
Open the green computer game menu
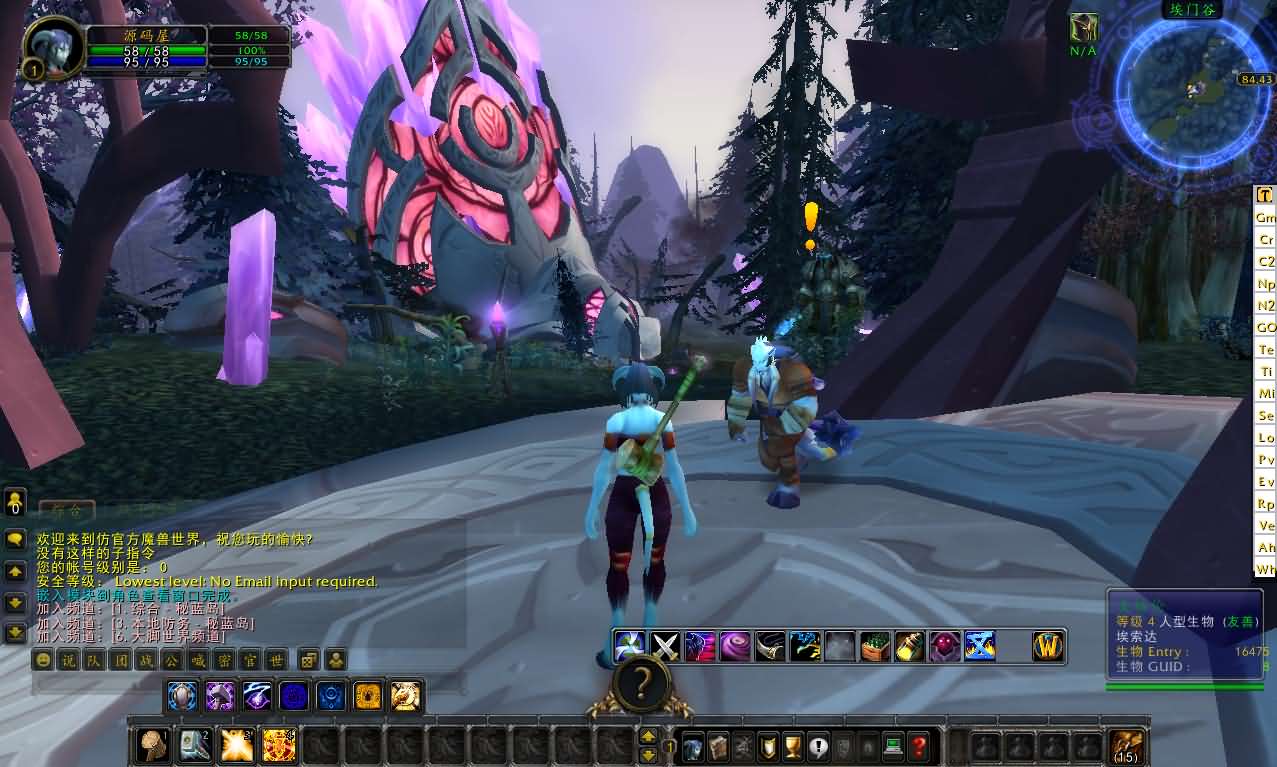893,746
